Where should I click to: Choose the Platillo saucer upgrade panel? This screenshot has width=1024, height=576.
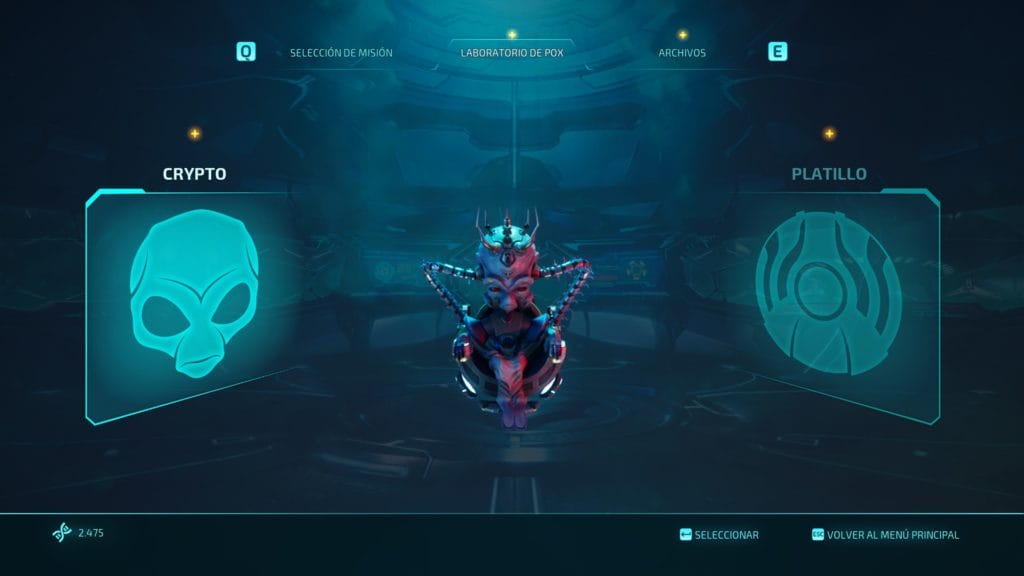click(828, 300)
